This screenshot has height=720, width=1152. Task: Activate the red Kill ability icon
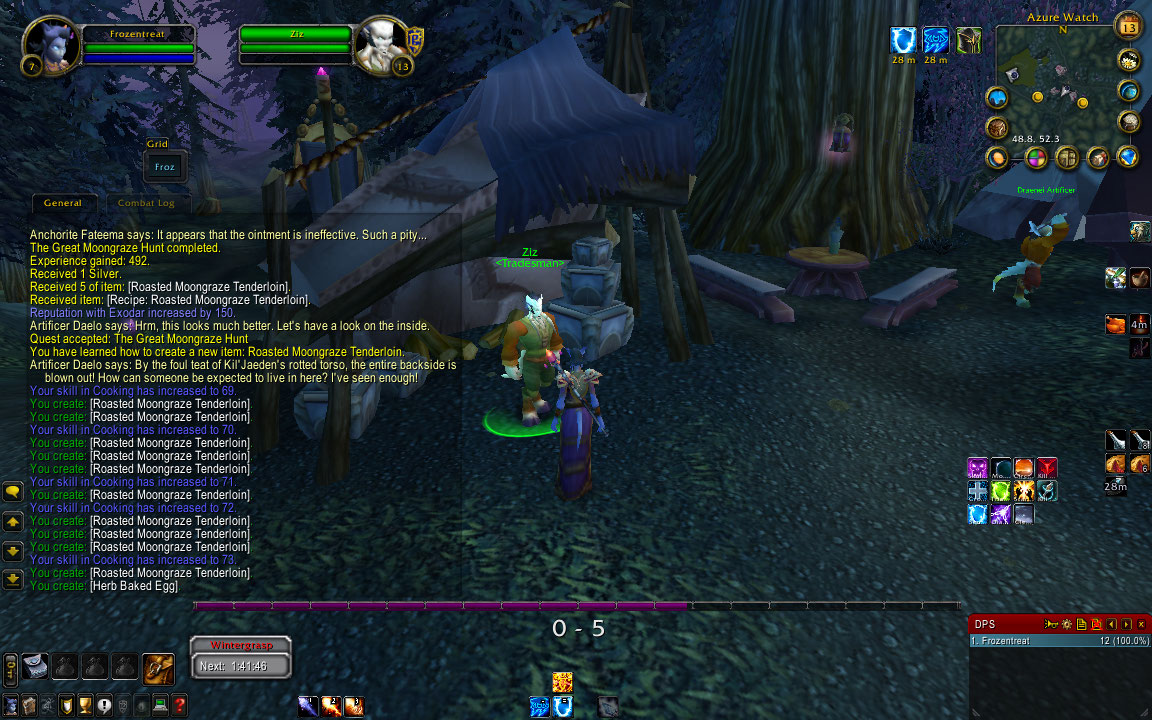(1047, 467)
